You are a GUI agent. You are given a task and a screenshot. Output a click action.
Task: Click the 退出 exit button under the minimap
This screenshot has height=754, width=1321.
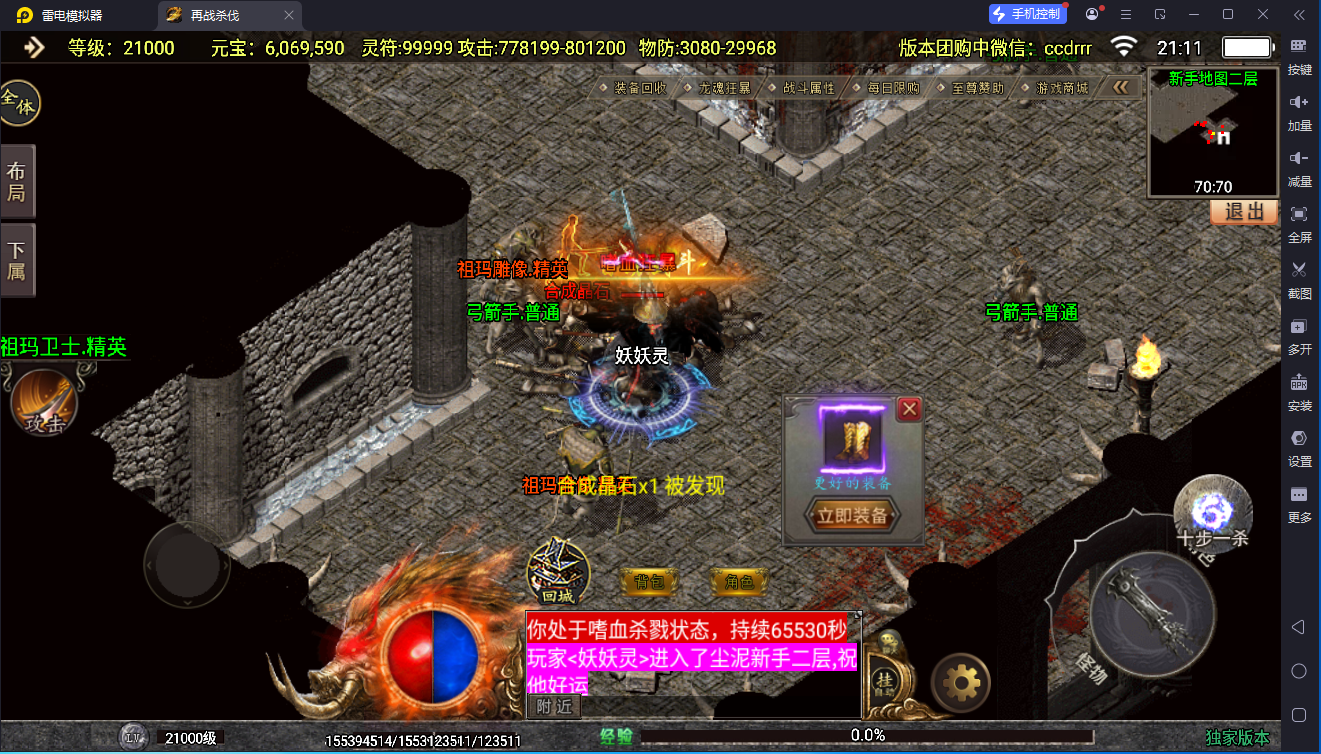coord(1243,212)
